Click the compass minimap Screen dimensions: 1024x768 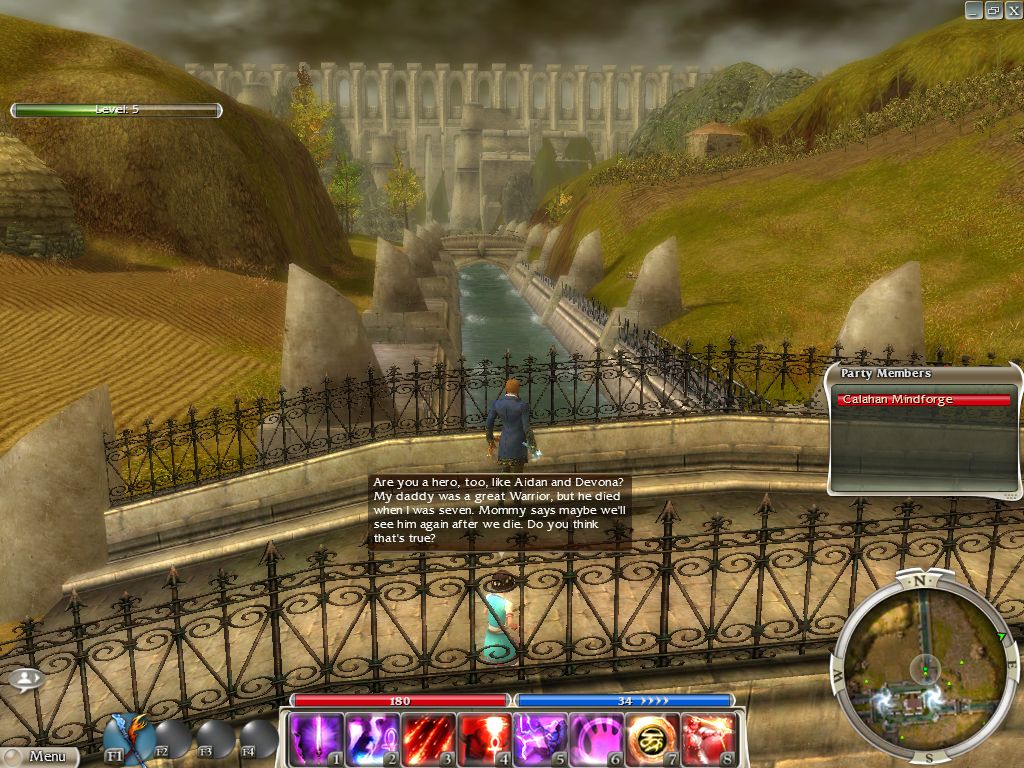coord(926,668)
